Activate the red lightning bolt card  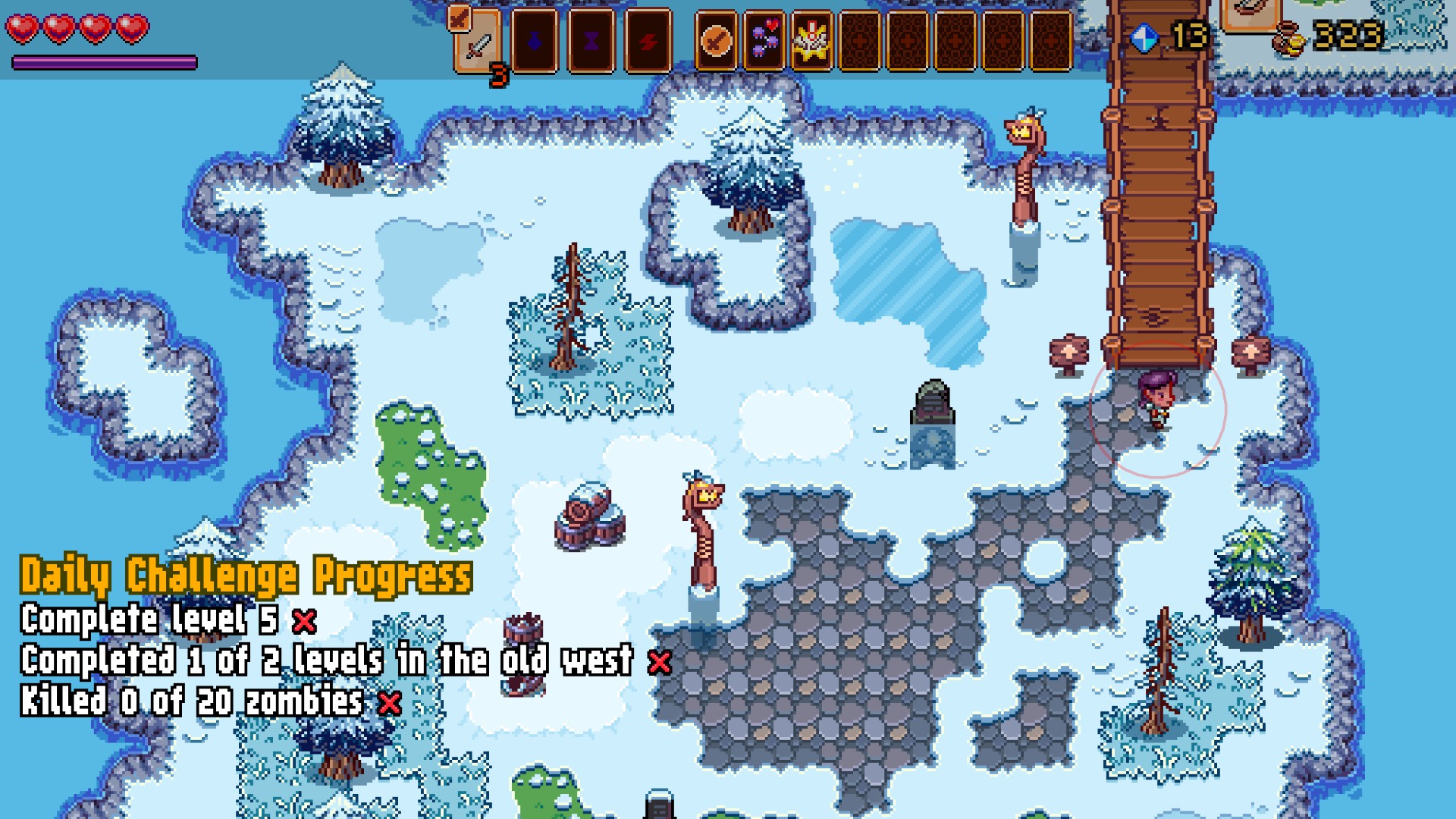click(648, 41)
